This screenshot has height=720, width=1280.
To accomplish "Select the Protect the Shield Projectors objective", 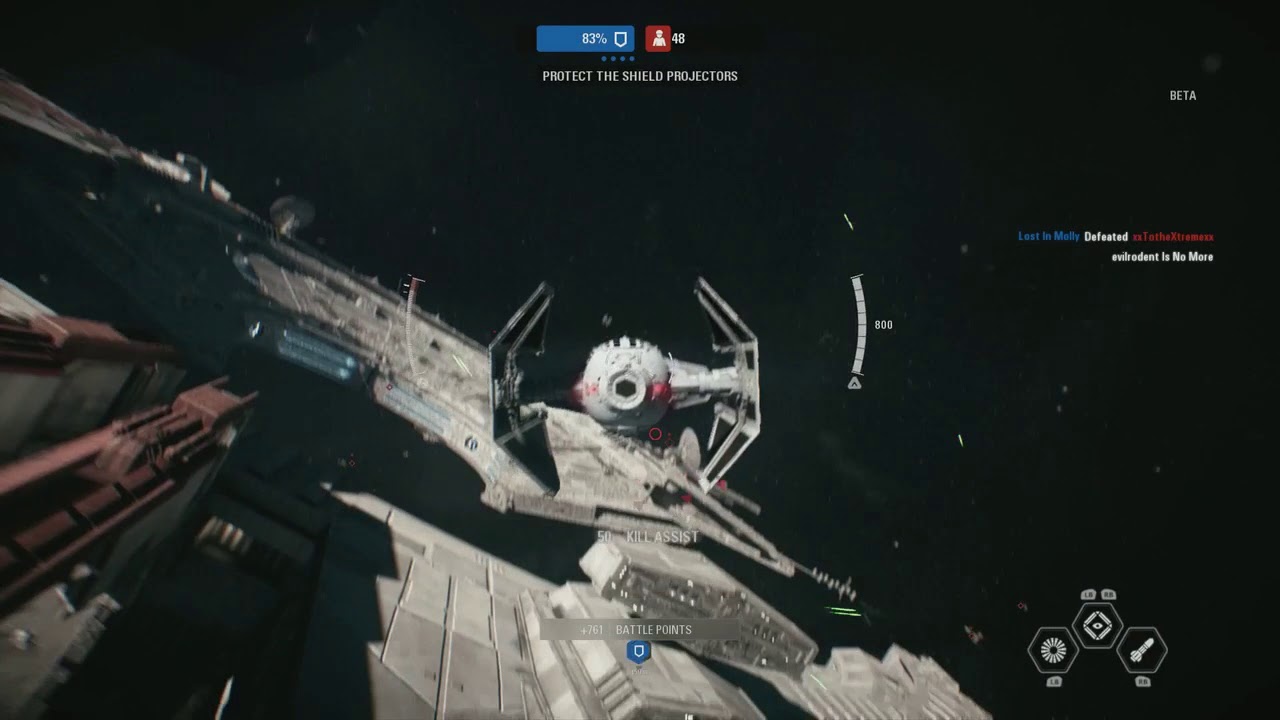I will click(x=640, y=76).
